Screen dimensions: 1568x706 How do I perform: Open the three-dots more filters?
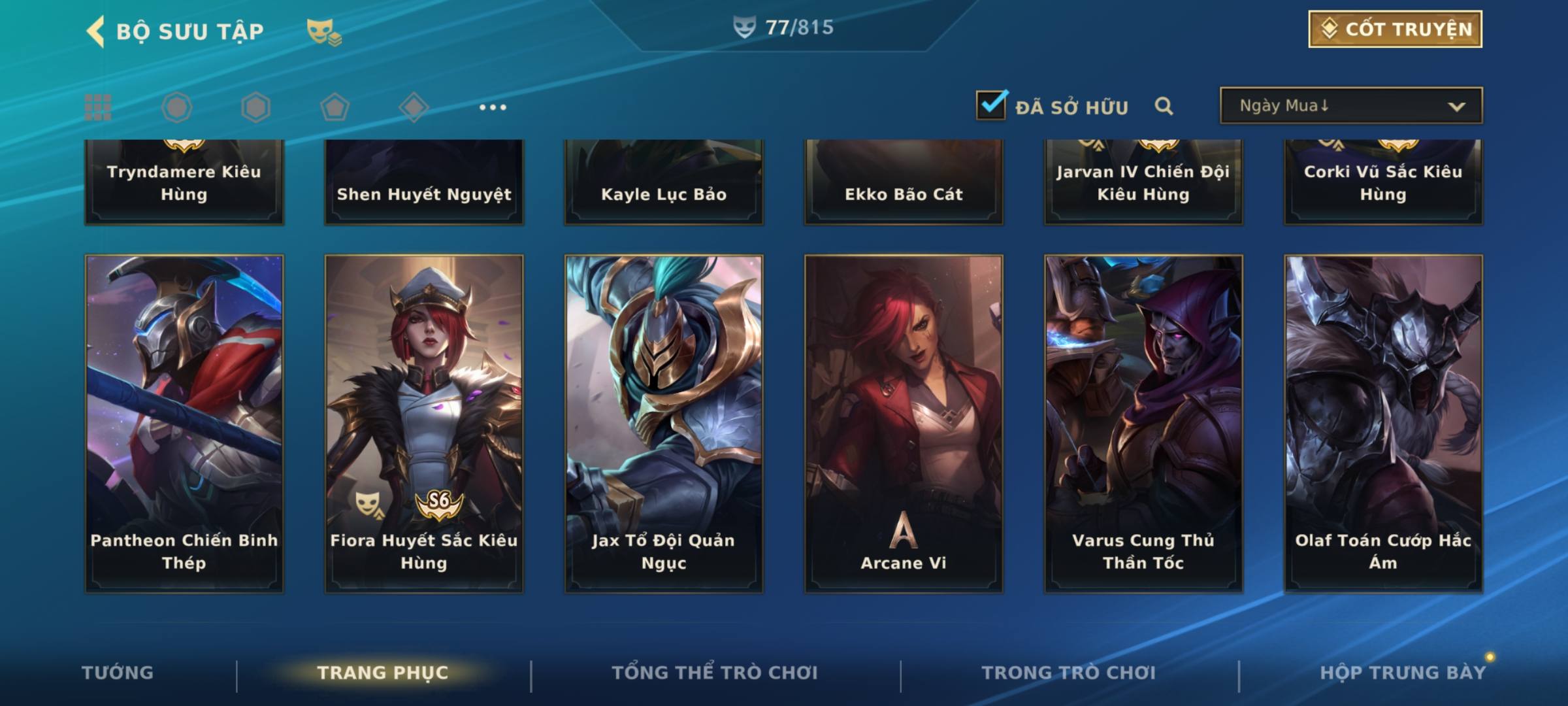(493, 107)
